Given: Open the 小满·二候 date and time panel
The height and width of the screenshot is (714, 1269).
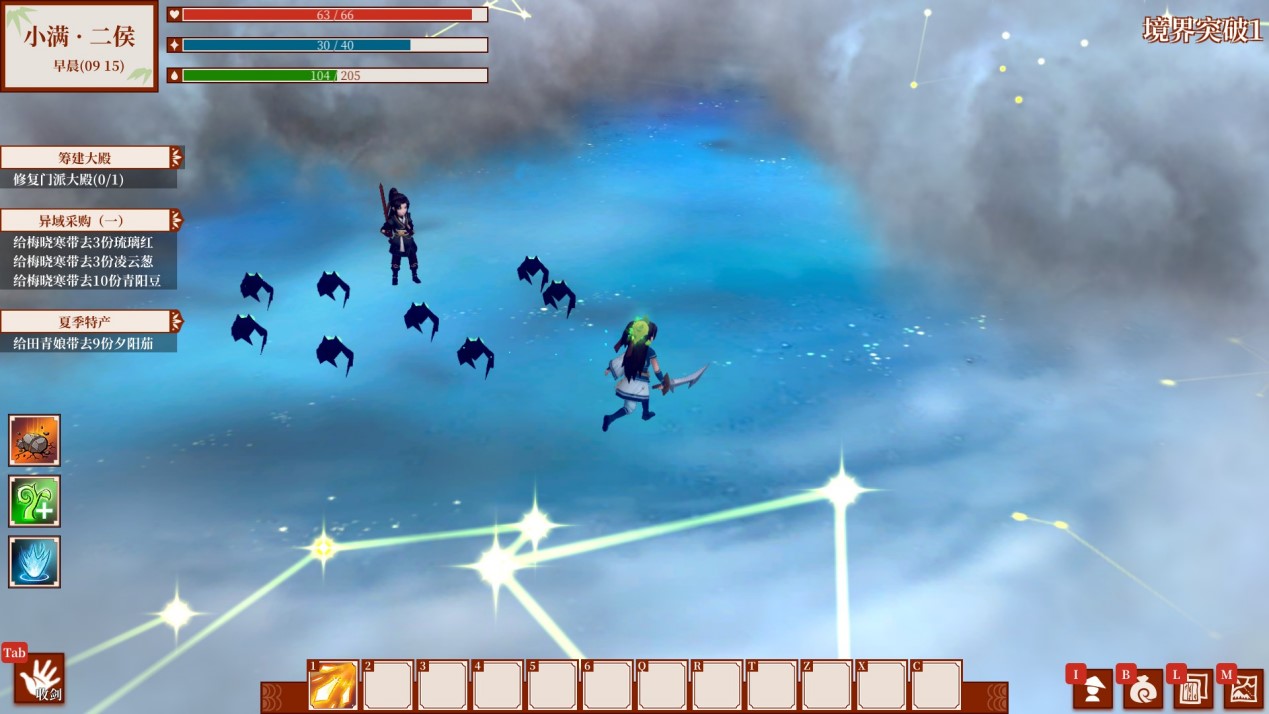Looking at the screenshot, I should [80, 46].
